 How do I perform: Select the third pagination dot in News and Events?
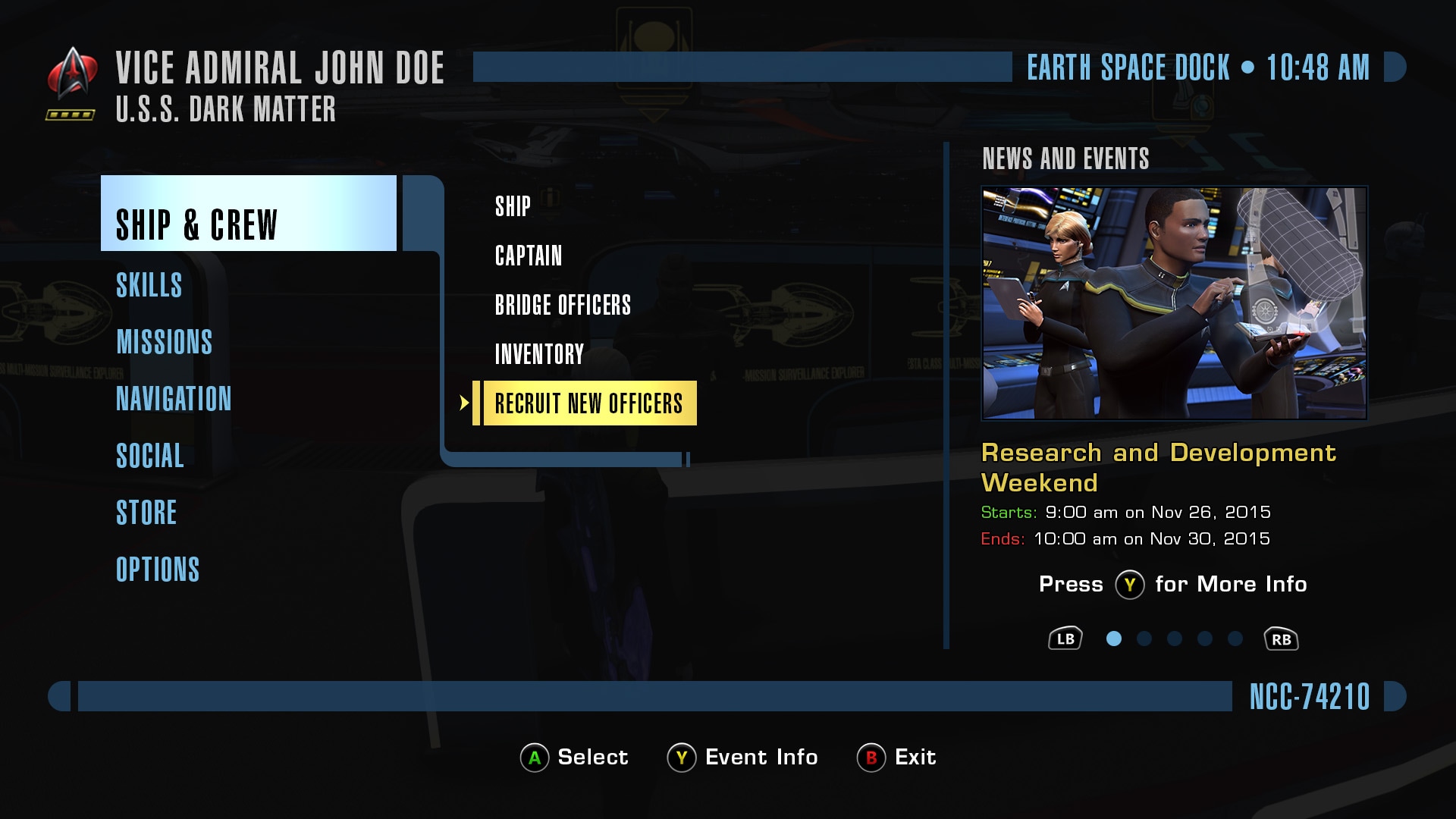point(1173,639)
